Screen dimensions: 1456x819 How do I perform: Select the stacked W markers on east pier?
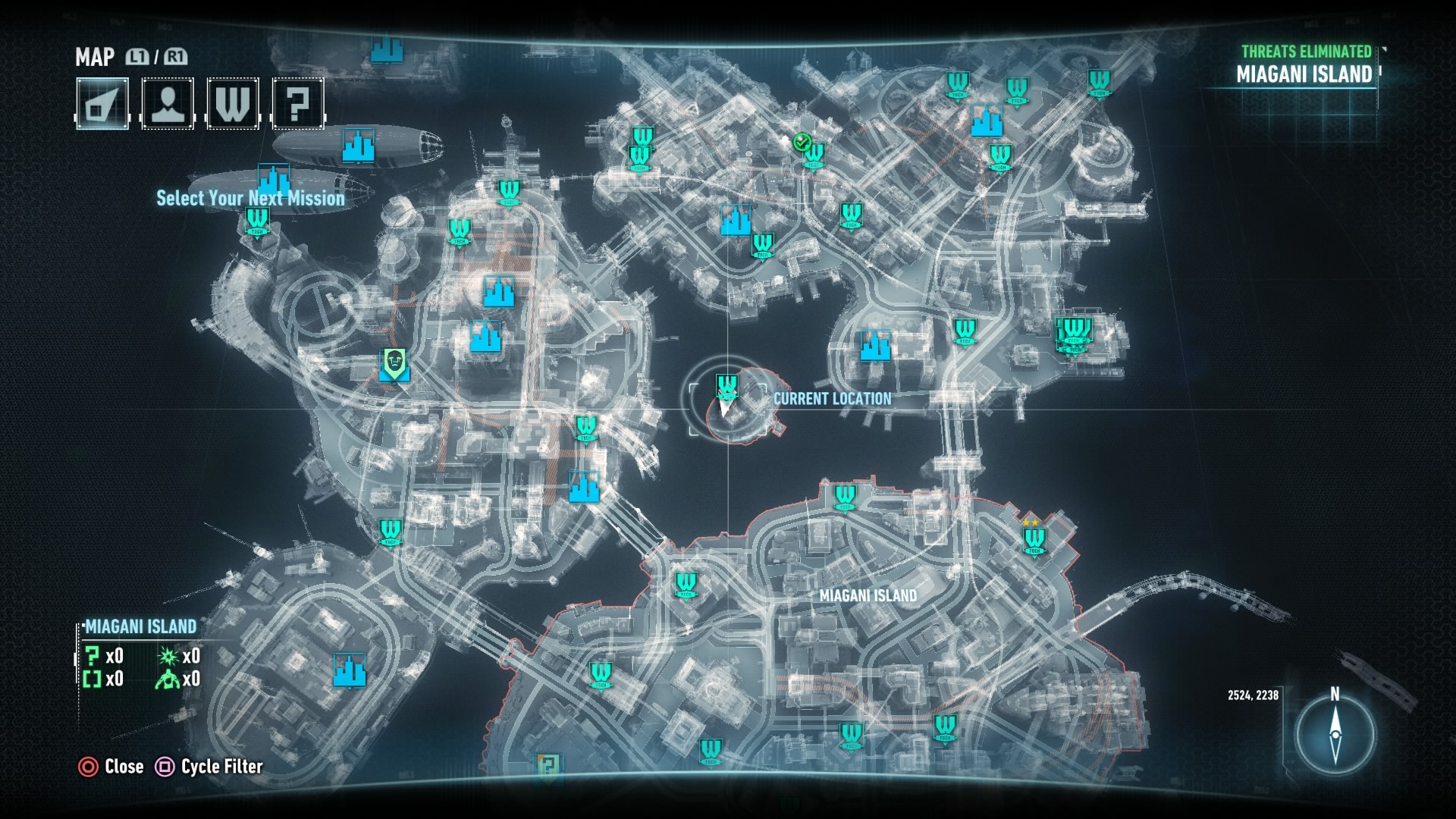pos(1075,334)
